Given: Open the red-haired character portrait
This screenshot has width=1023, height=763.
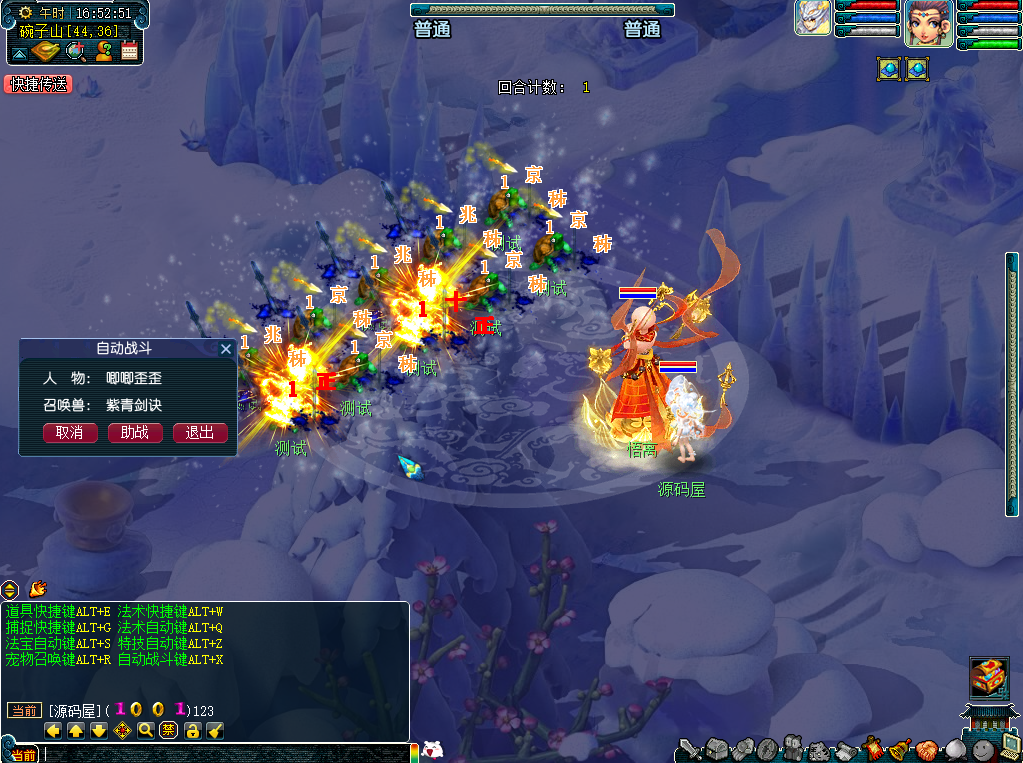Looking at the screenshot, I should point(928,22).
